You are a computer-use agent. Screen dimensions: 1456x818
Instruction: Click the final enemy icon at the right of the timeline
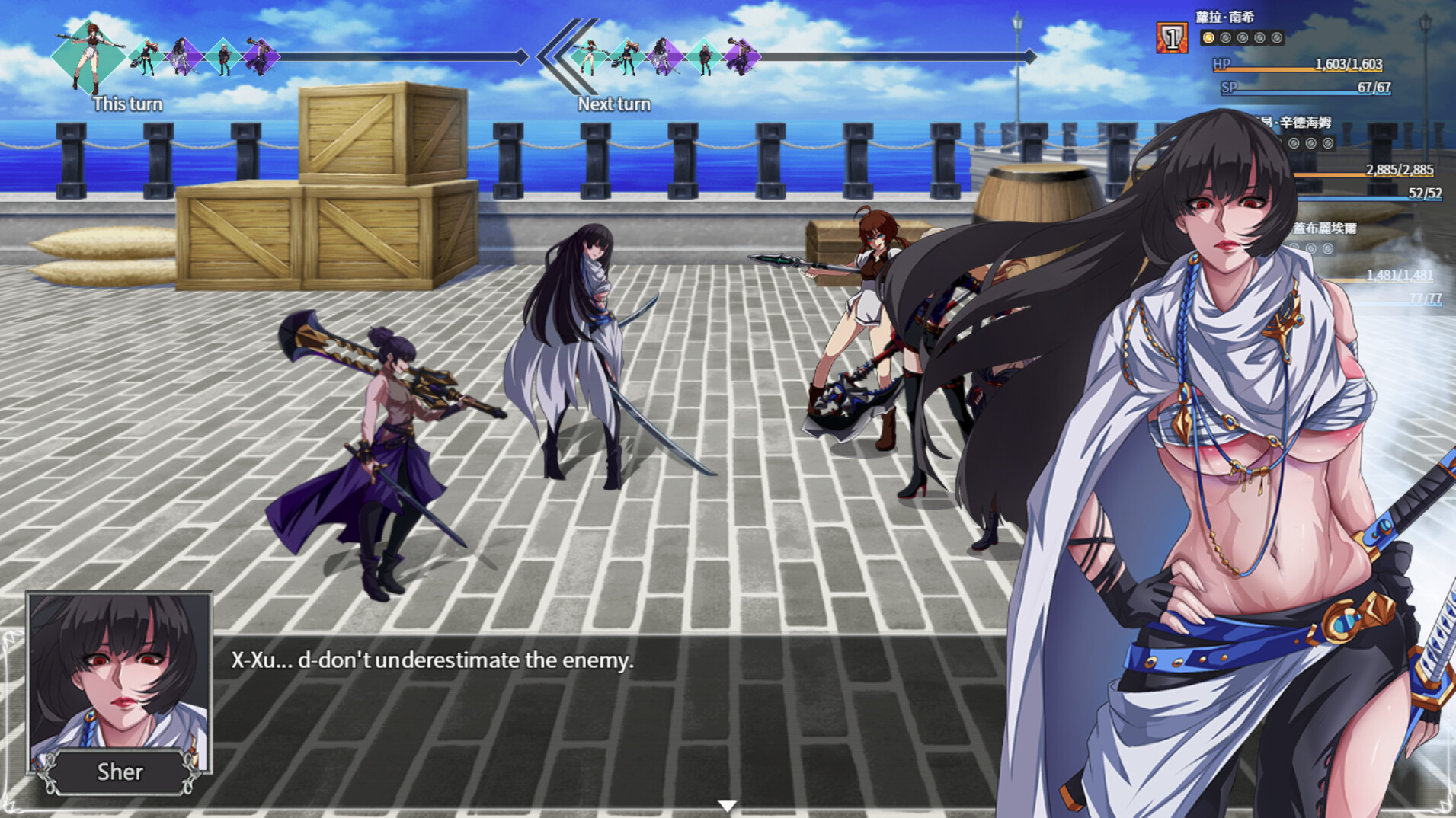pos(743,56)
